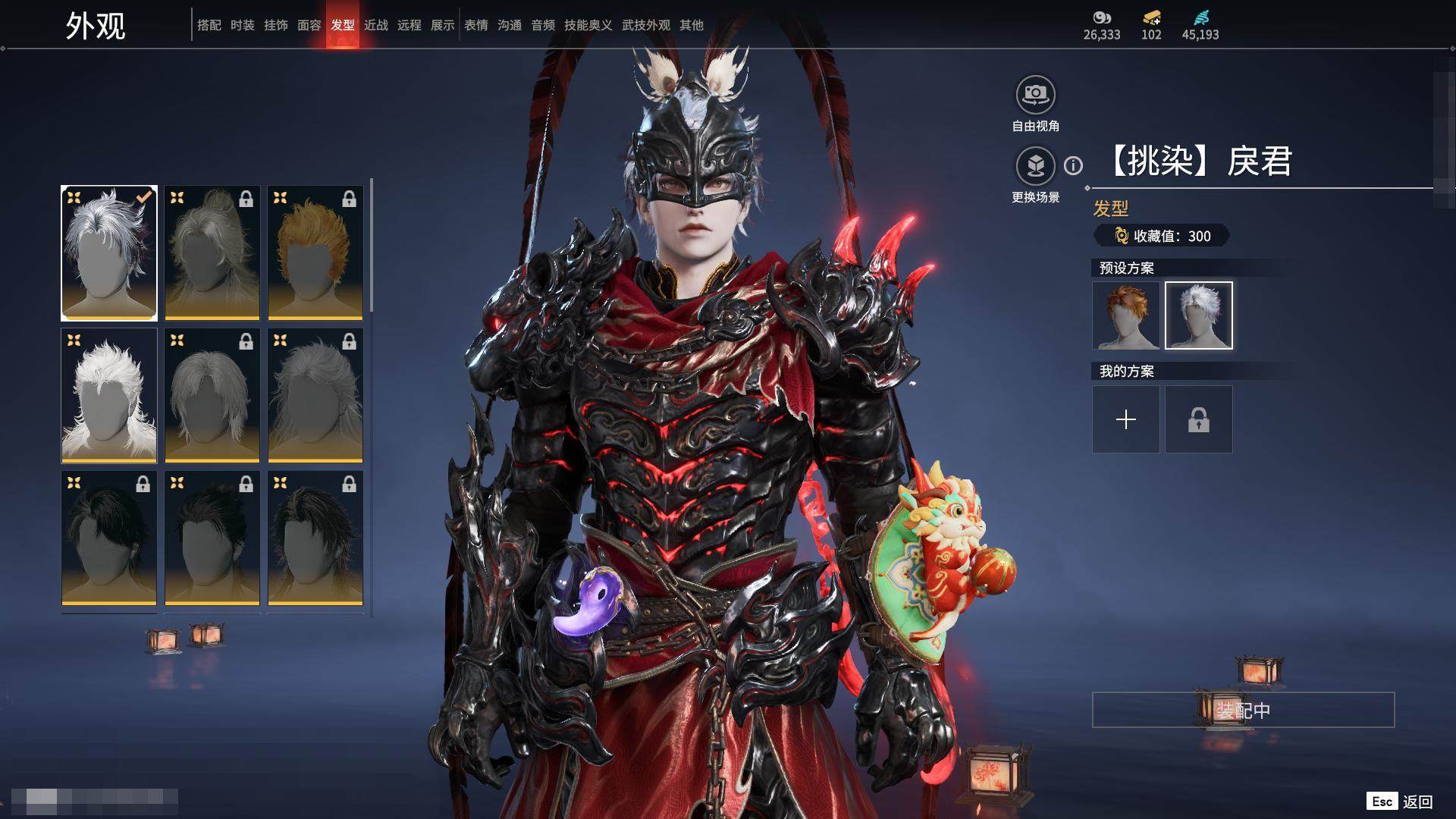Go to the 面容 tab

[x=309, y=25]
